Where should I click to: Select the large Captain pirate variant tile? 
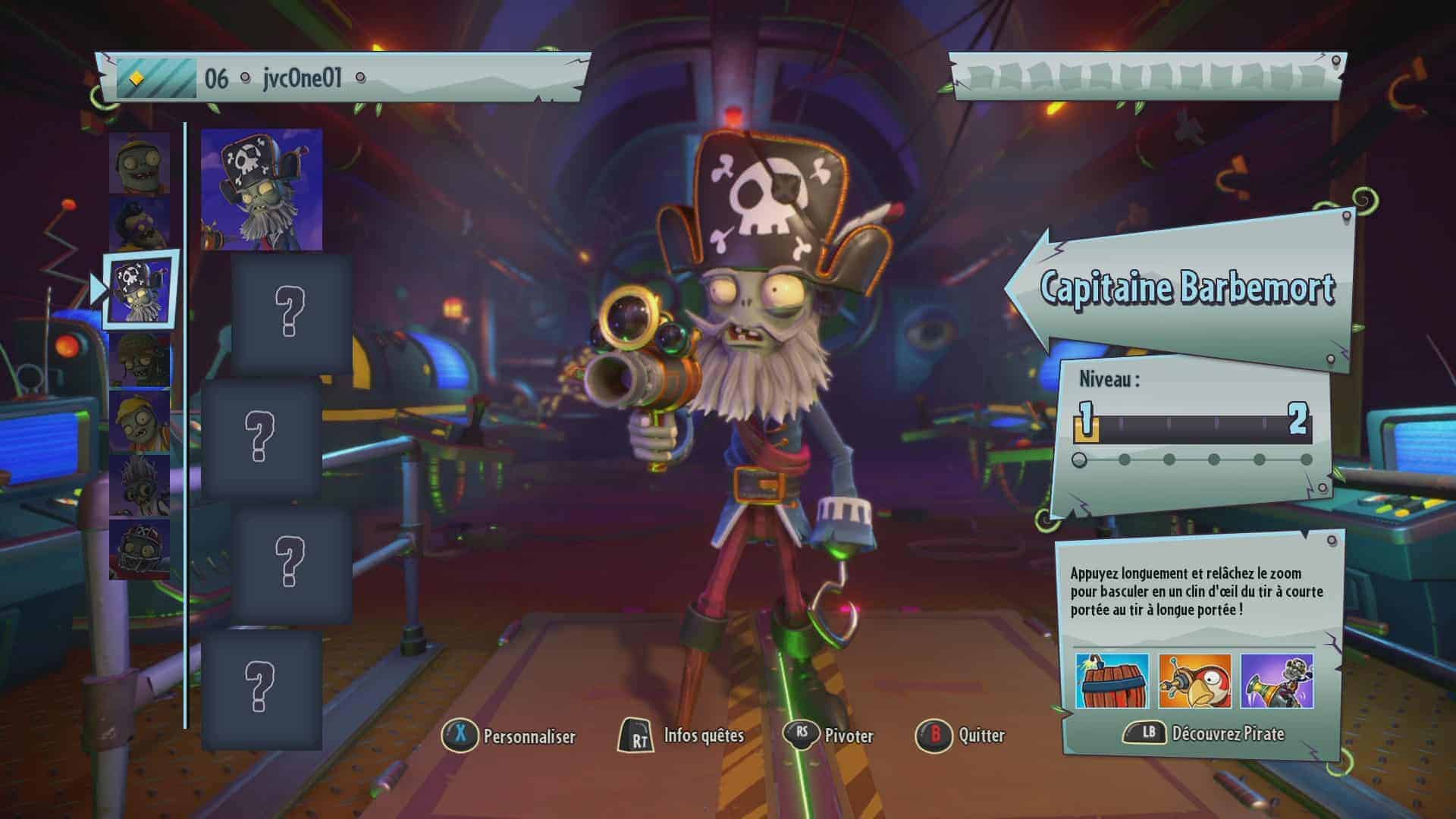pos(262,190)
